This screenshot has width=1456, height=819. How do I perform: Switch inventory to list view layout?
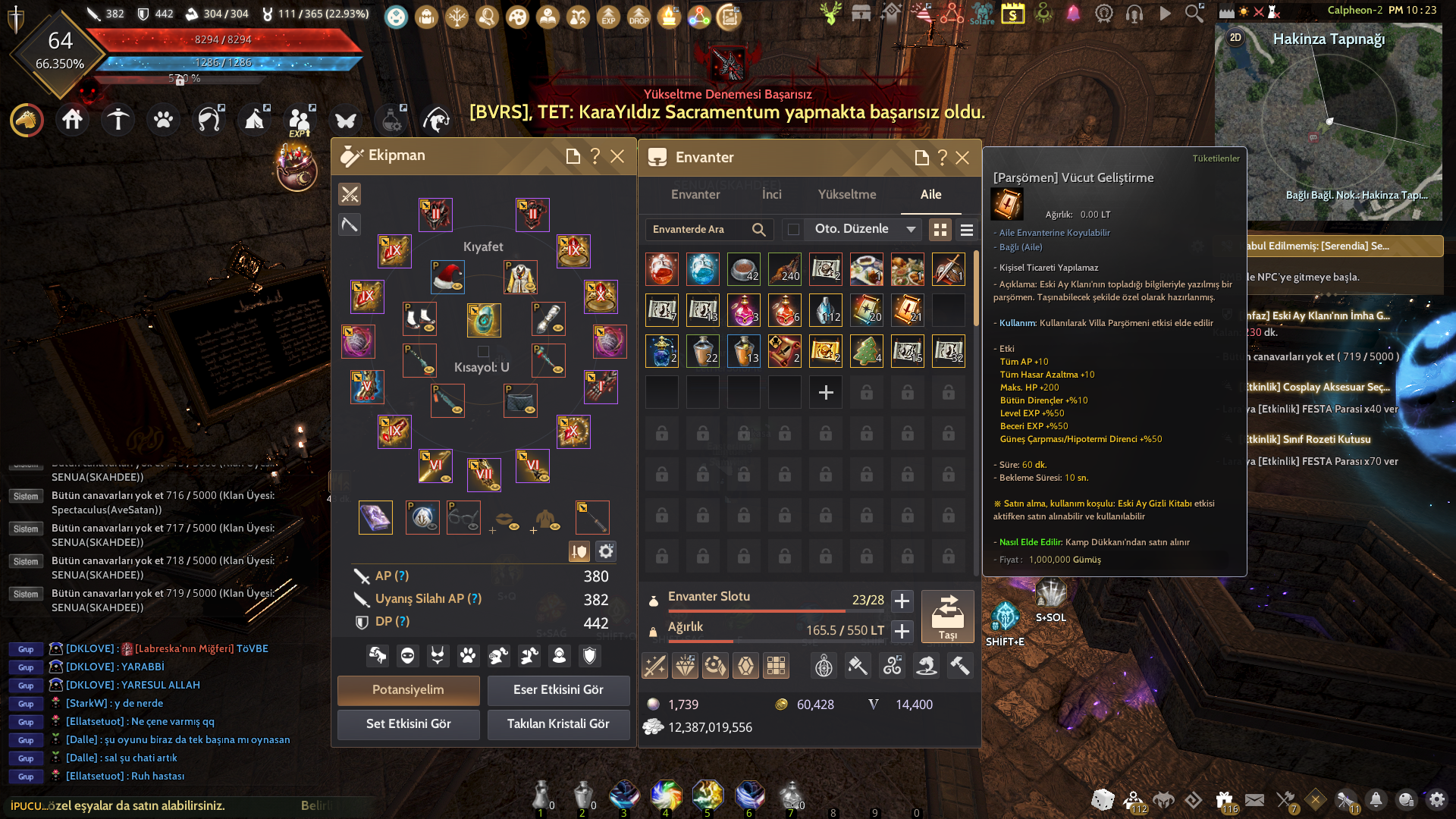pyautogui.click(x=967, y=229)
